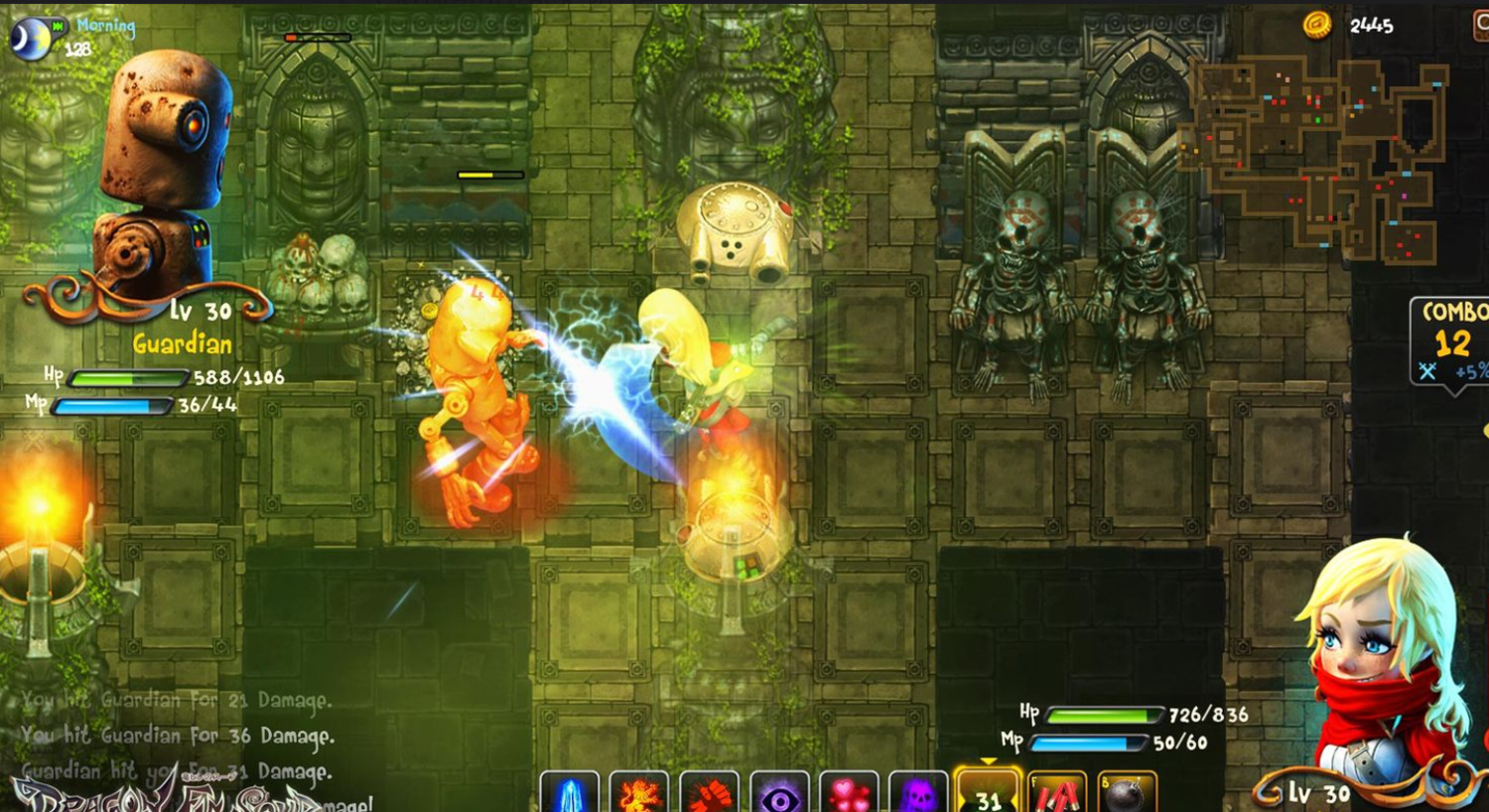Trigger the red fist skill
The height and width of the screenshot is (812, 1489).
click(x=709, y=792)
